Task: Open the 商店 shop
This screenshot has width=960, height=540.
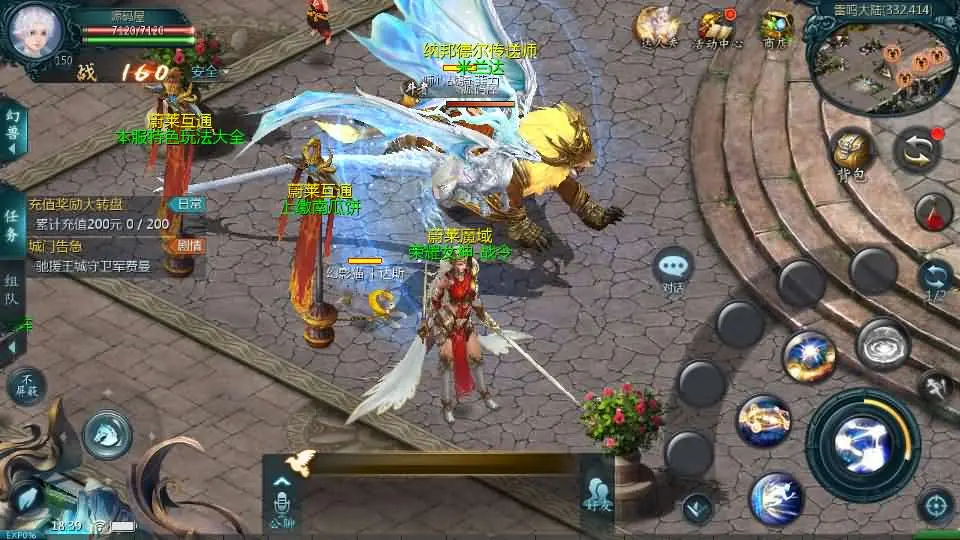Action: (775, 28)
